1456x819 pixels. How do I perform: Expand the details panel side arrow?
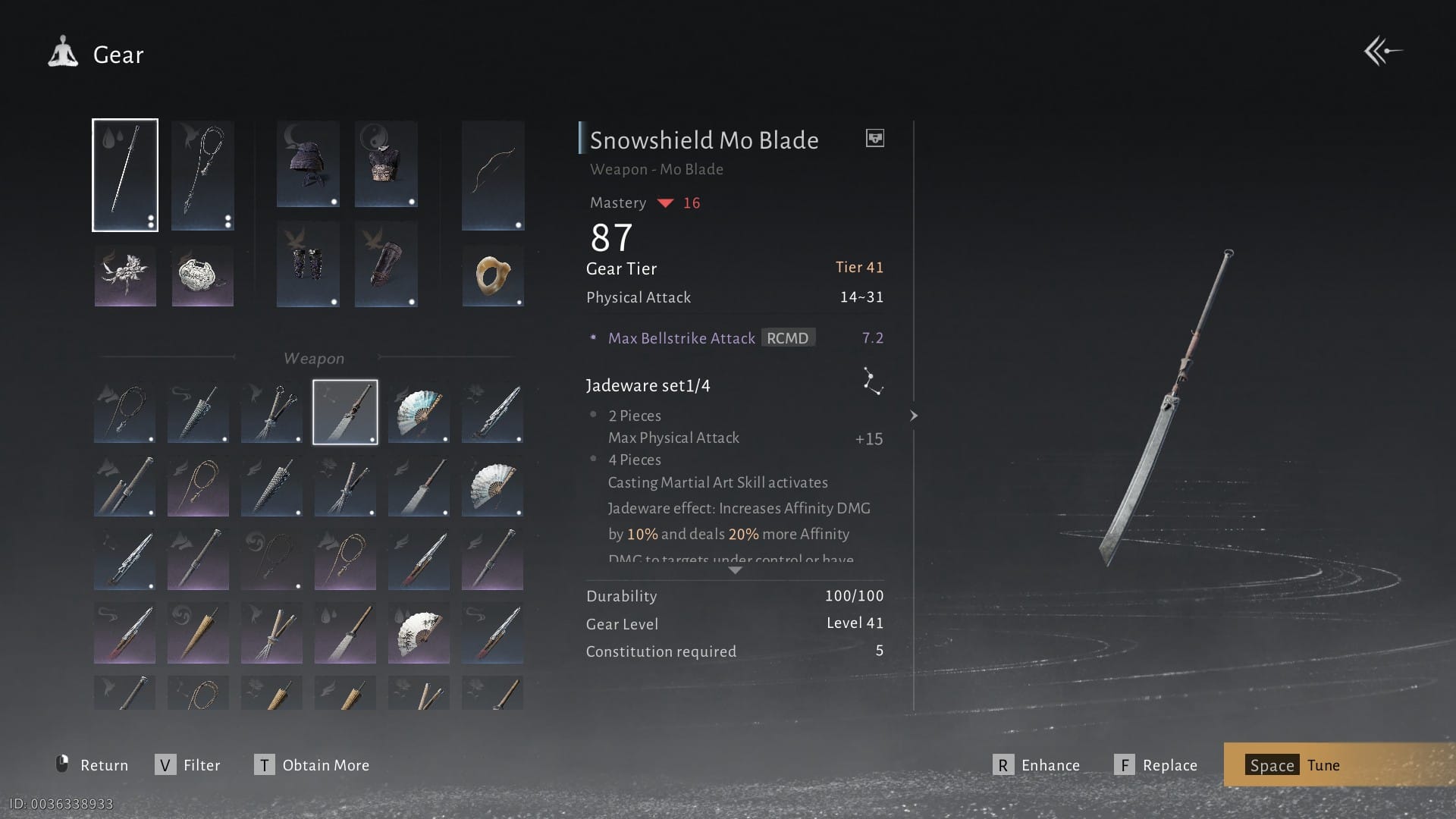pyautogui.click(x=914, y=416)
